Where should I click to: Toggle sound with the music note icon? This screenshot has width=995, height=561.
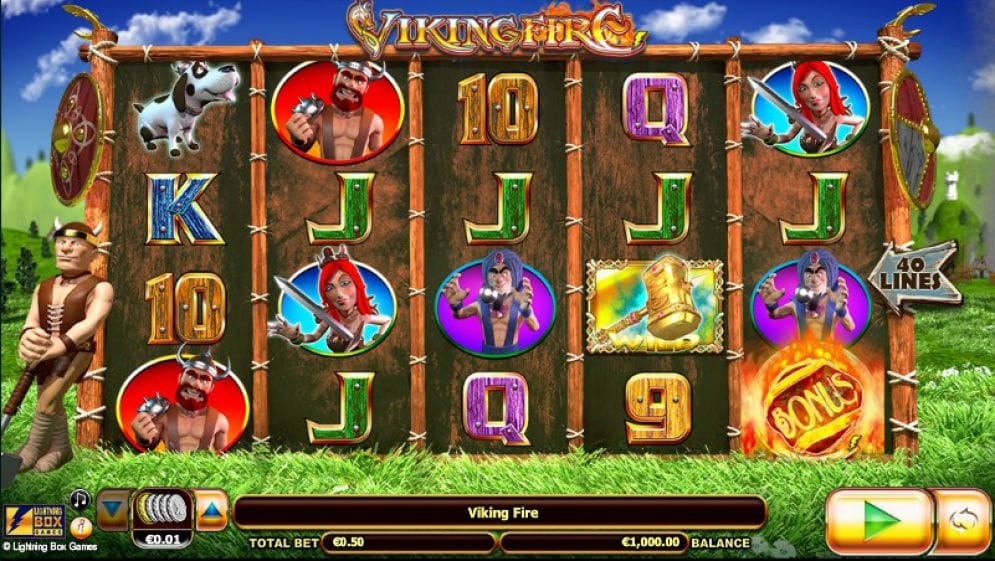click(80, 498)
